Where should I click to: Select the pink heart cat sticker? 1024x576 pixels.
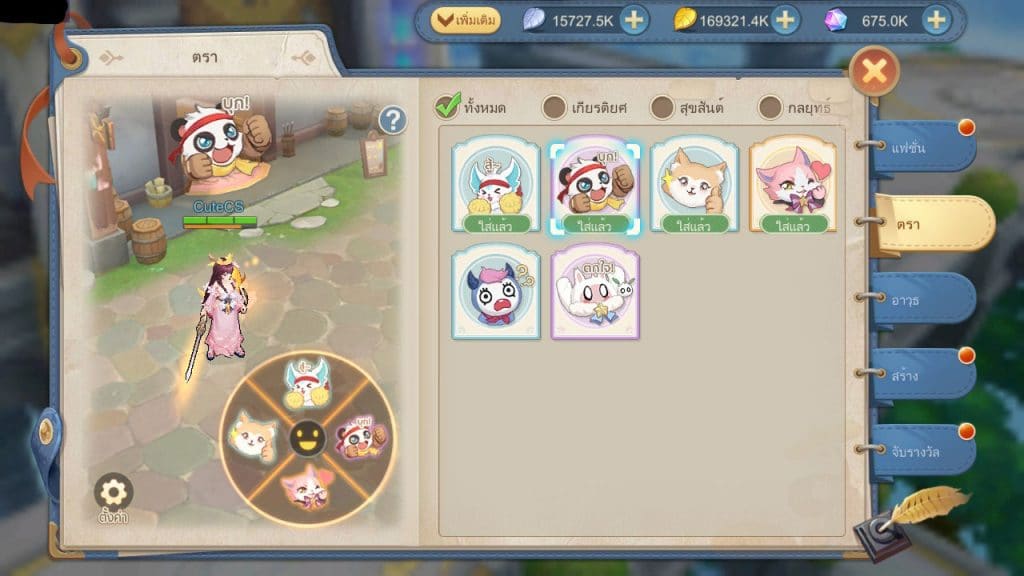[x=793, y=186]
